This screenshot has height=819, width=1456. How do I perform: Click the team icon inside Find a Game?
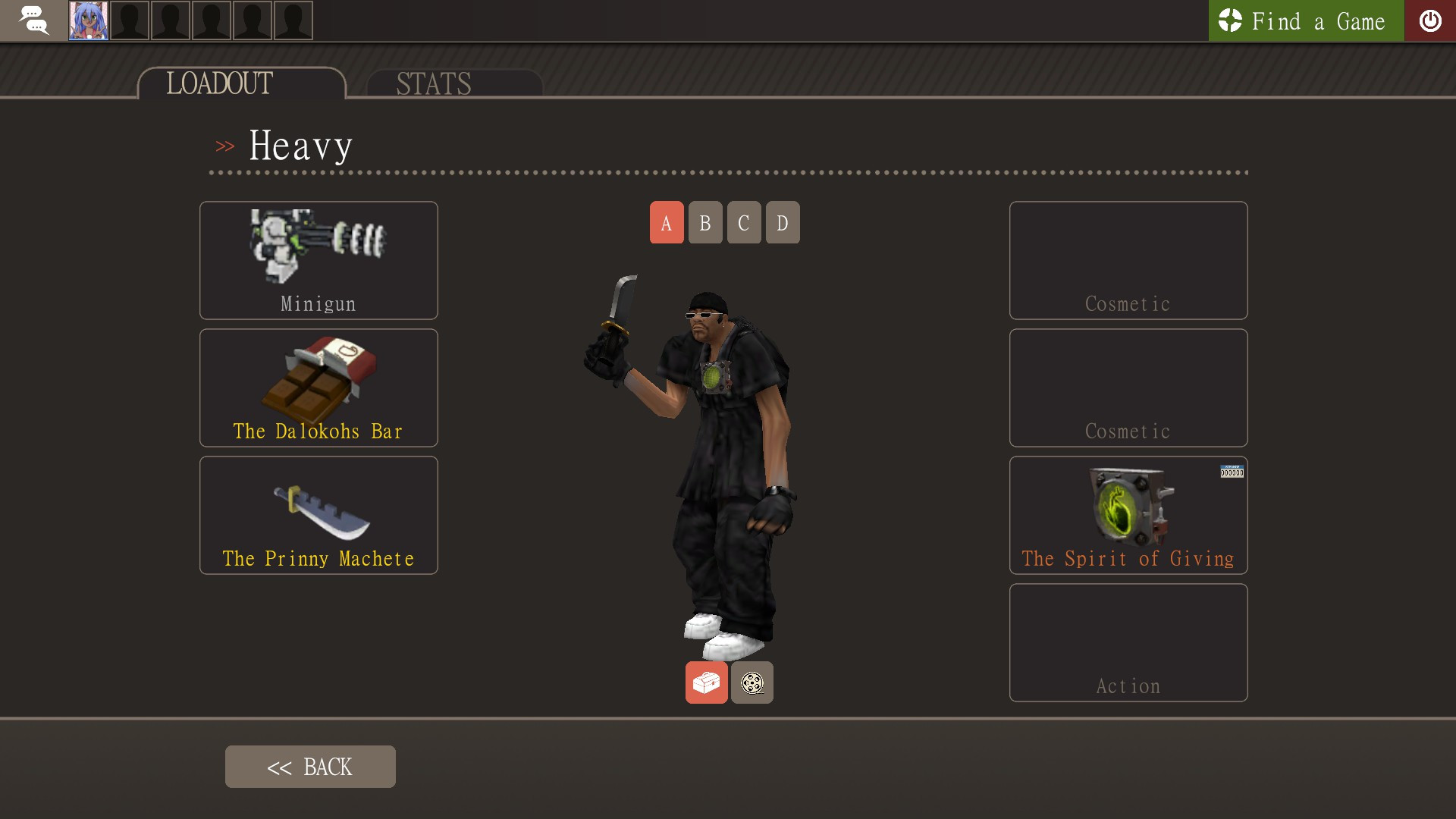click(x=1230, y=21)
